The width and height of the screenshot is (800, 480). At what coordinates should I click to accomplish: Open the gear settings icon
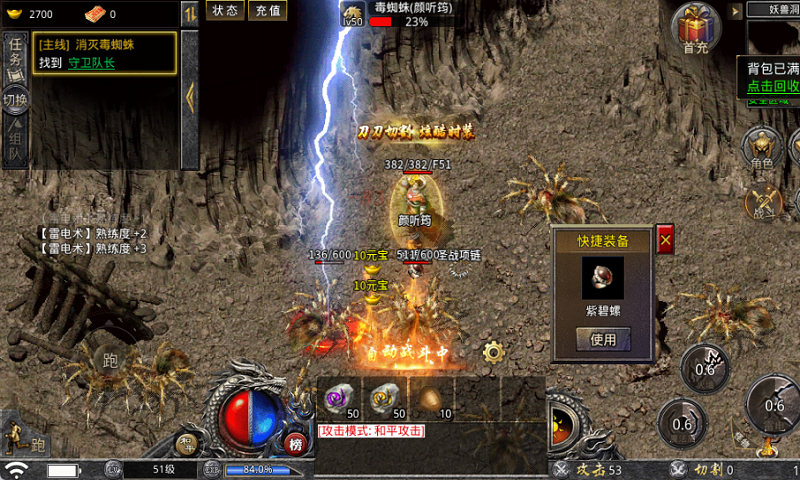coord(492,352)
